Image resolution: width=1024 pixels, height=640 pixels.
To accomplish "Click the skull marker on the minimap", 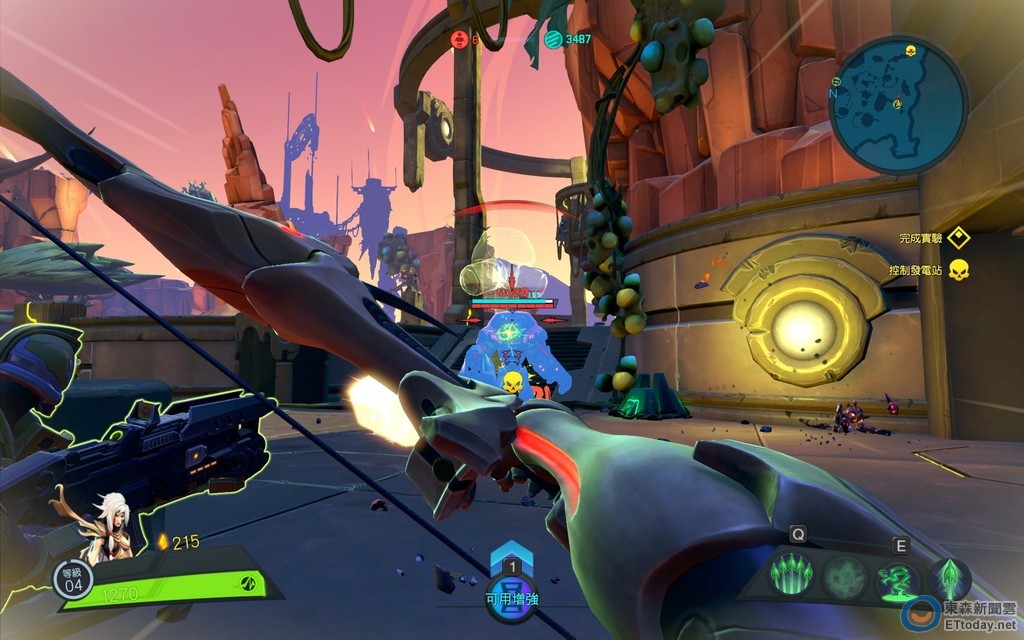I will click(x=911, y=51).
